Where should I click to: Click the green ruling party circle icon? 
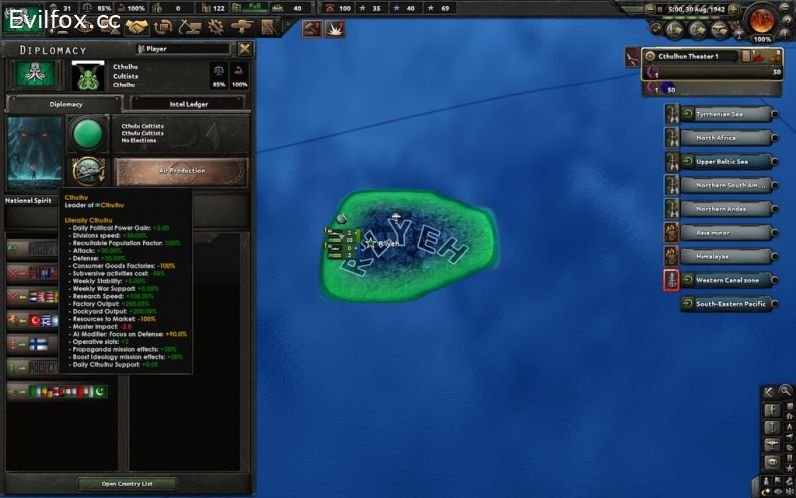pyautogui.click(x=87, y=134)
